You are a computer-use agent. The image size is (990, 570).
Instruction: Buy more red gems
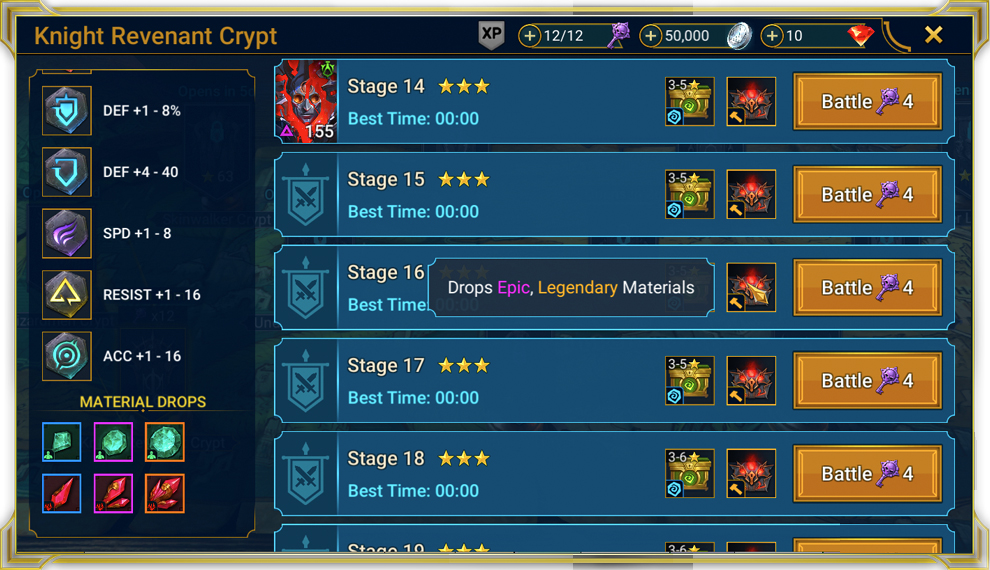click(772, 36)
